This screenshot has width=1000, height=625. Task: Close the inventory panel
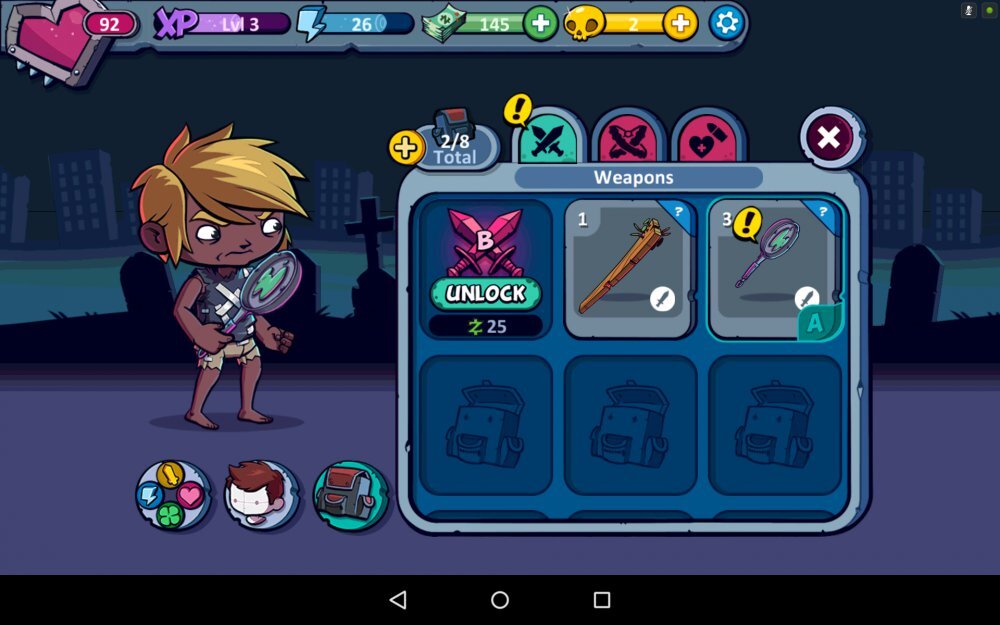[829, 138]
